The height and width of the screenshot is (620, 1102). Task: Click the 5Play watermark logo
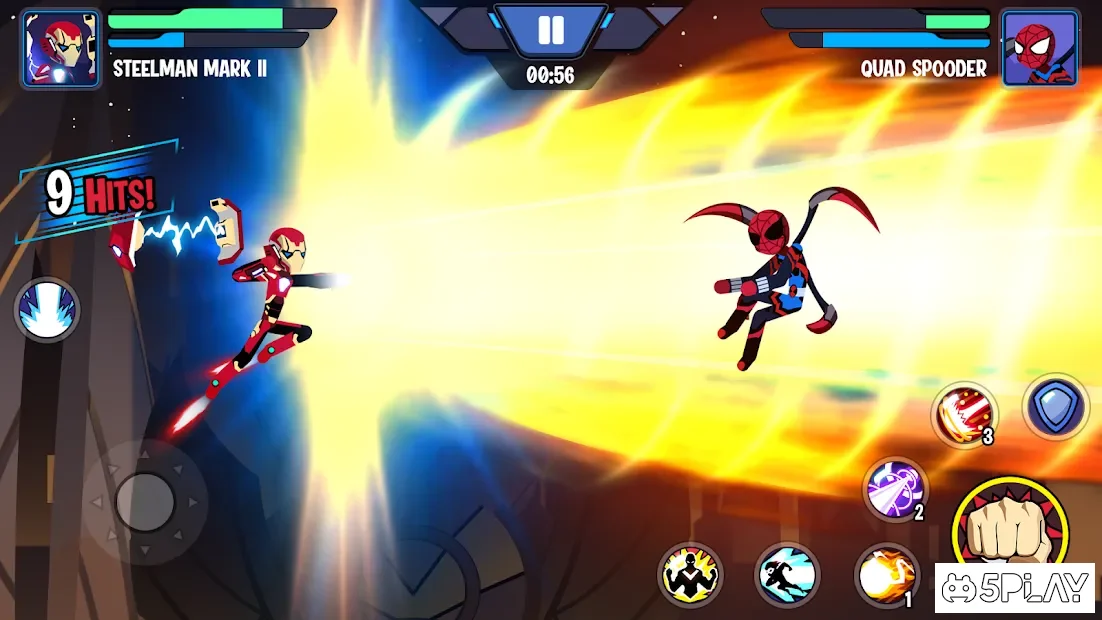(1014, 588)
